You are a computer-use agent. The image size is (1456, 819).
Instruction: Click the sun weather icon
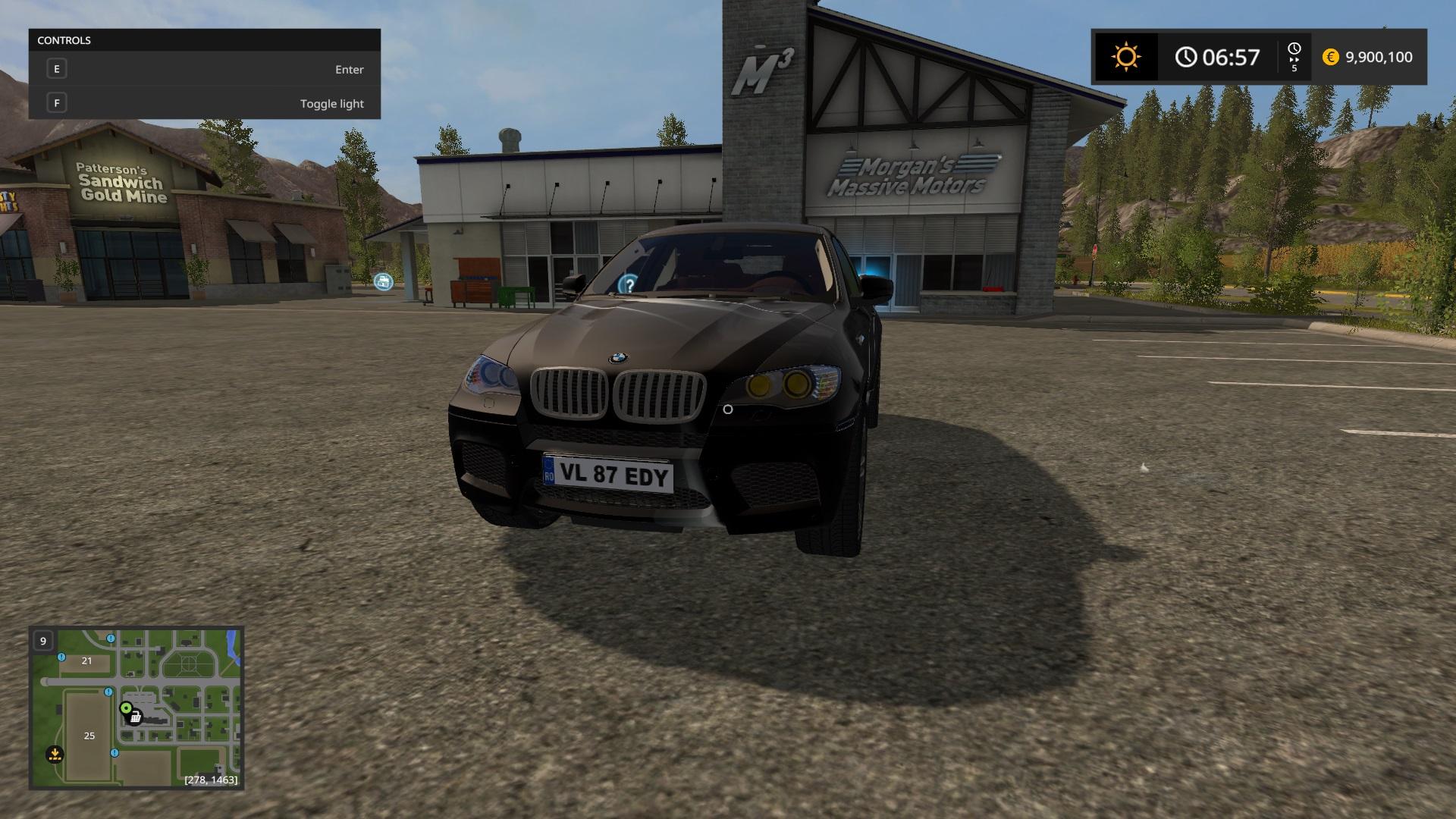(1125, 57)
